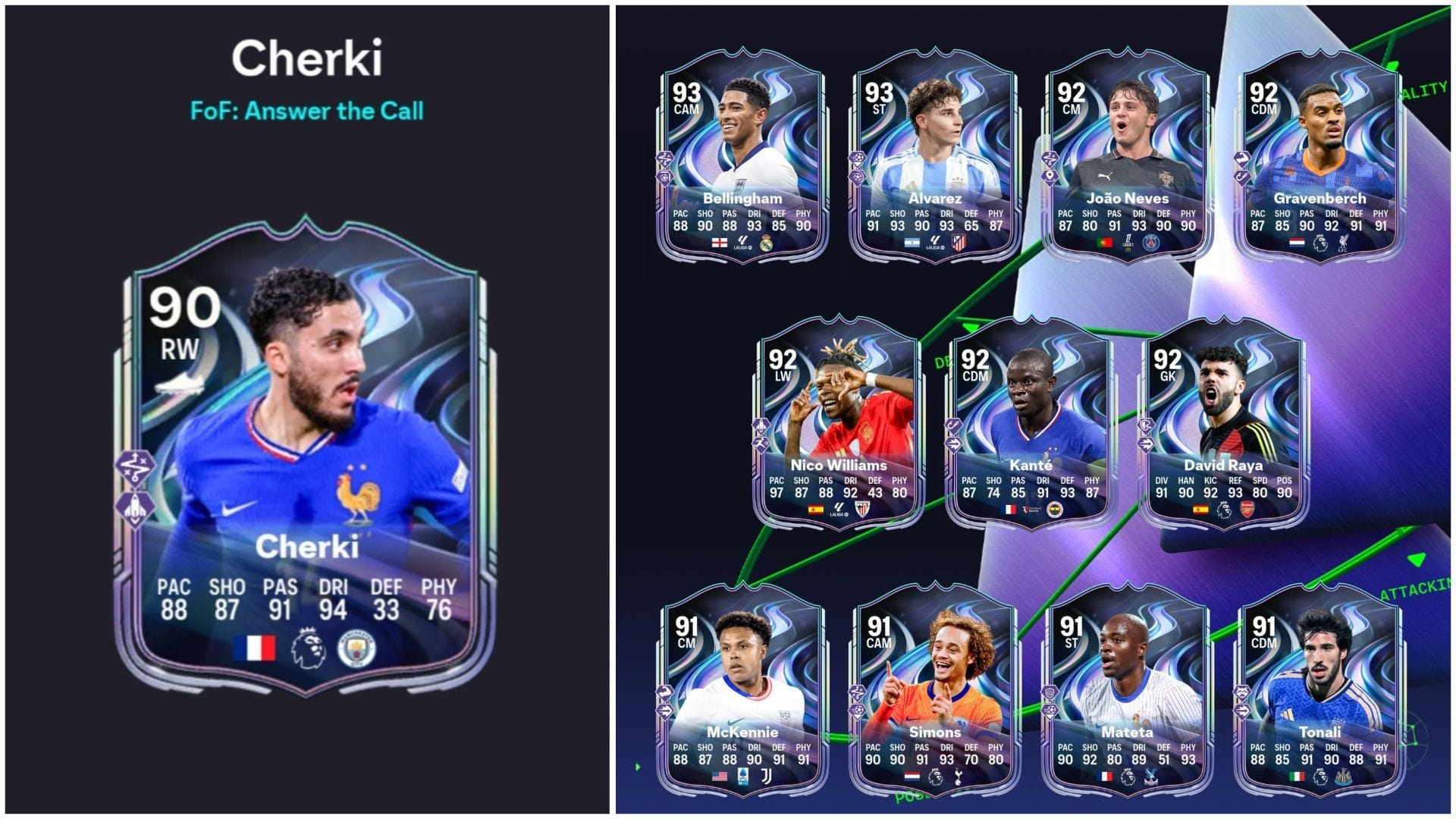The height and width of the screenshot is (819, 1456).
Task: Click the Athletic Club crest on Nico Williams' card
Action: point(863,508)
